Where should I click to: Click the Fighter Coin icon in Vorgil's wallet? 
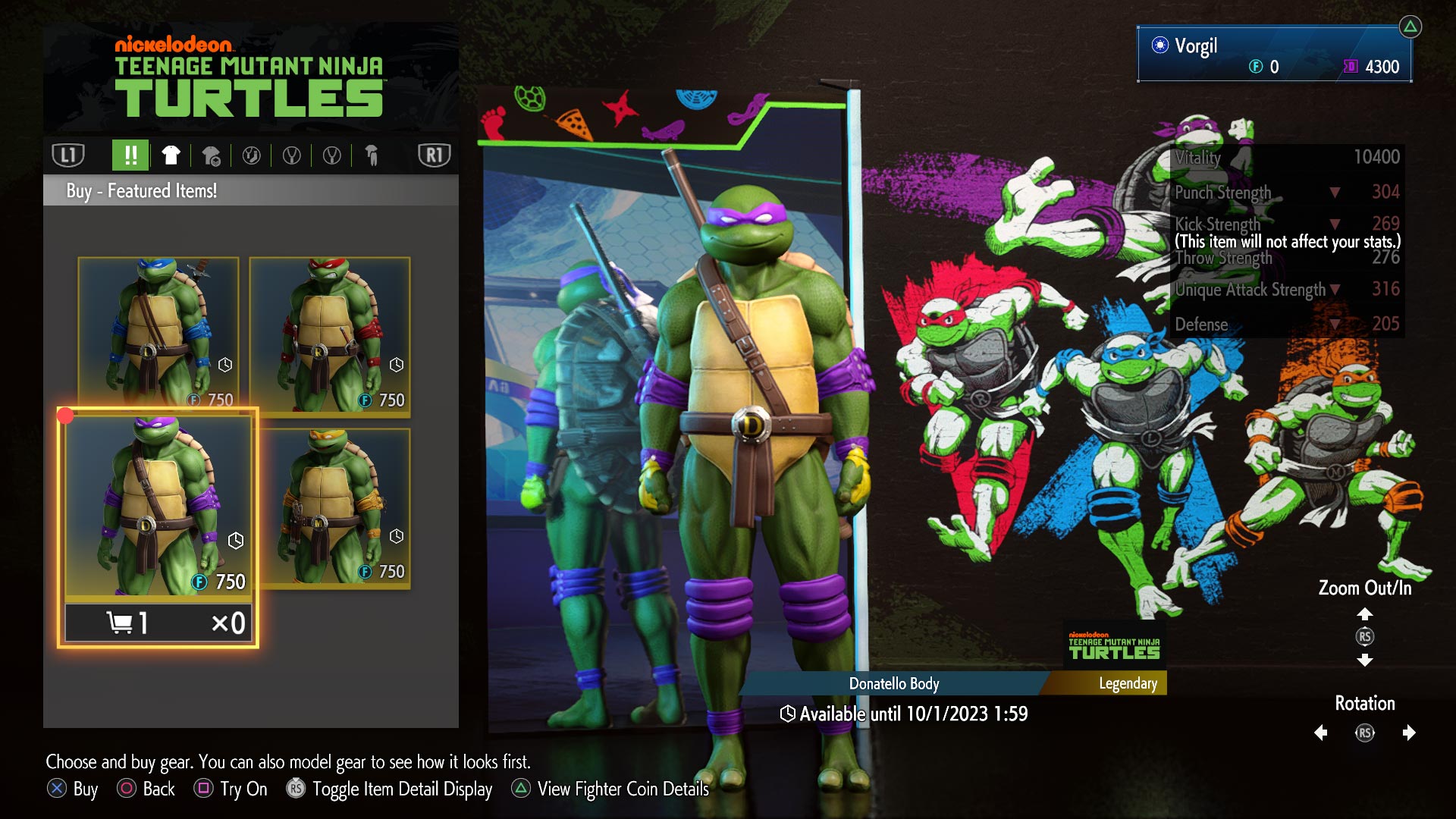click(x=1258, y=67)
